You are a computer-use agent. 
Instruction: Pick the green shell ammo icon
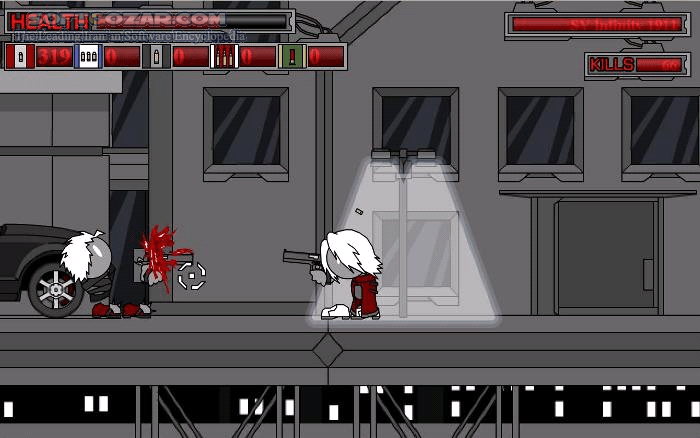coord(293,57)
